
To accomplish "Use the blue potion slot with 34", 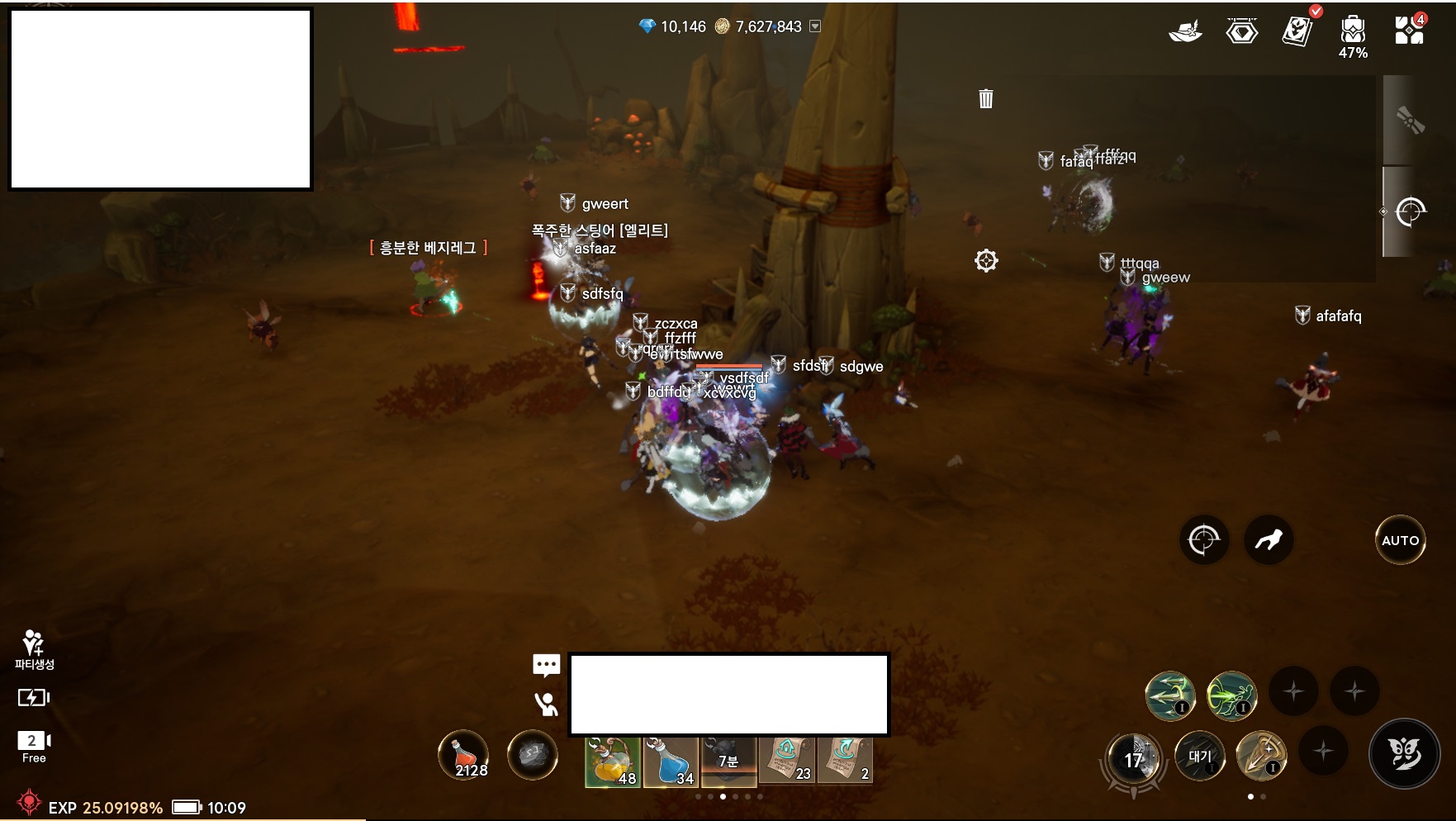I will pyautogui.click(x=671, y=761).
